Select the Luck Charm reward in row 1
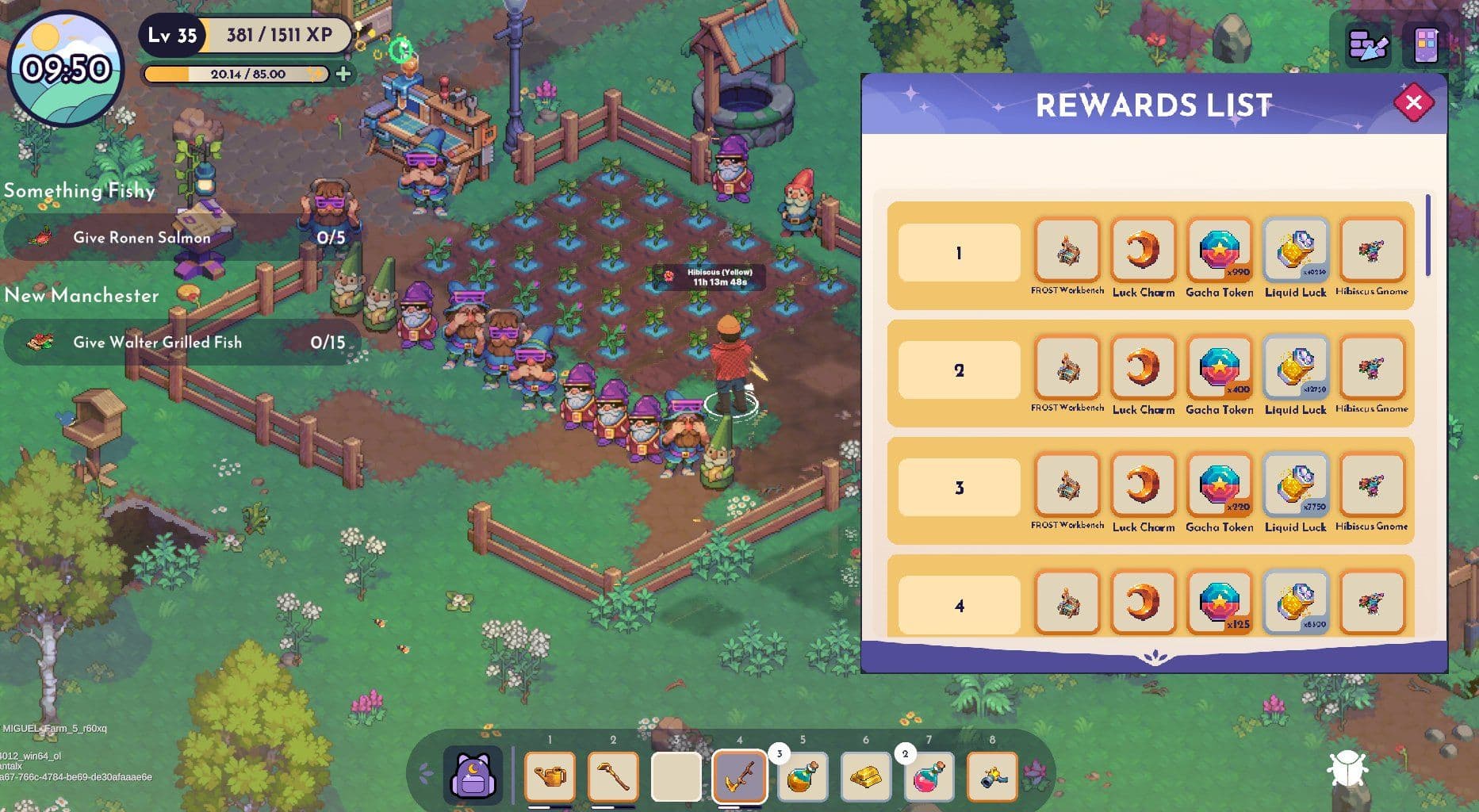The width and height of the screenshot is (1479, 812). point(1144,250)
